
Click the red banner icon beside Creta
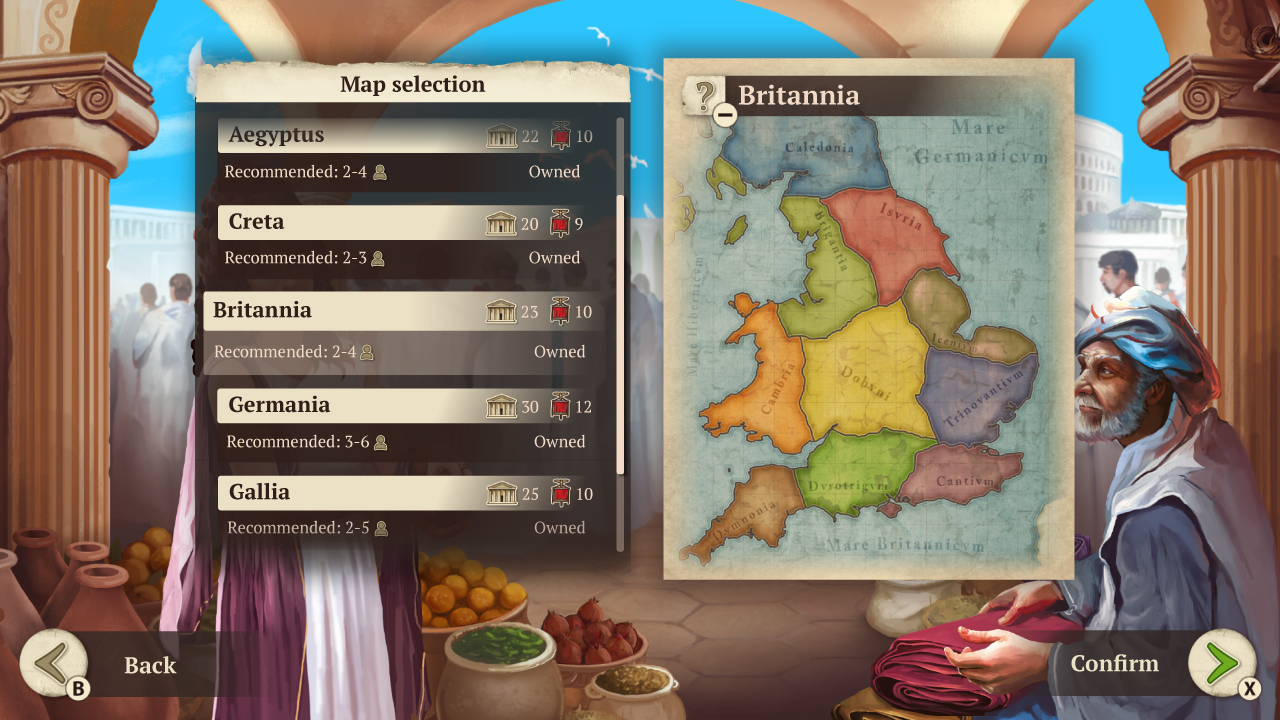pyautogui.click(x=561, y=222)
